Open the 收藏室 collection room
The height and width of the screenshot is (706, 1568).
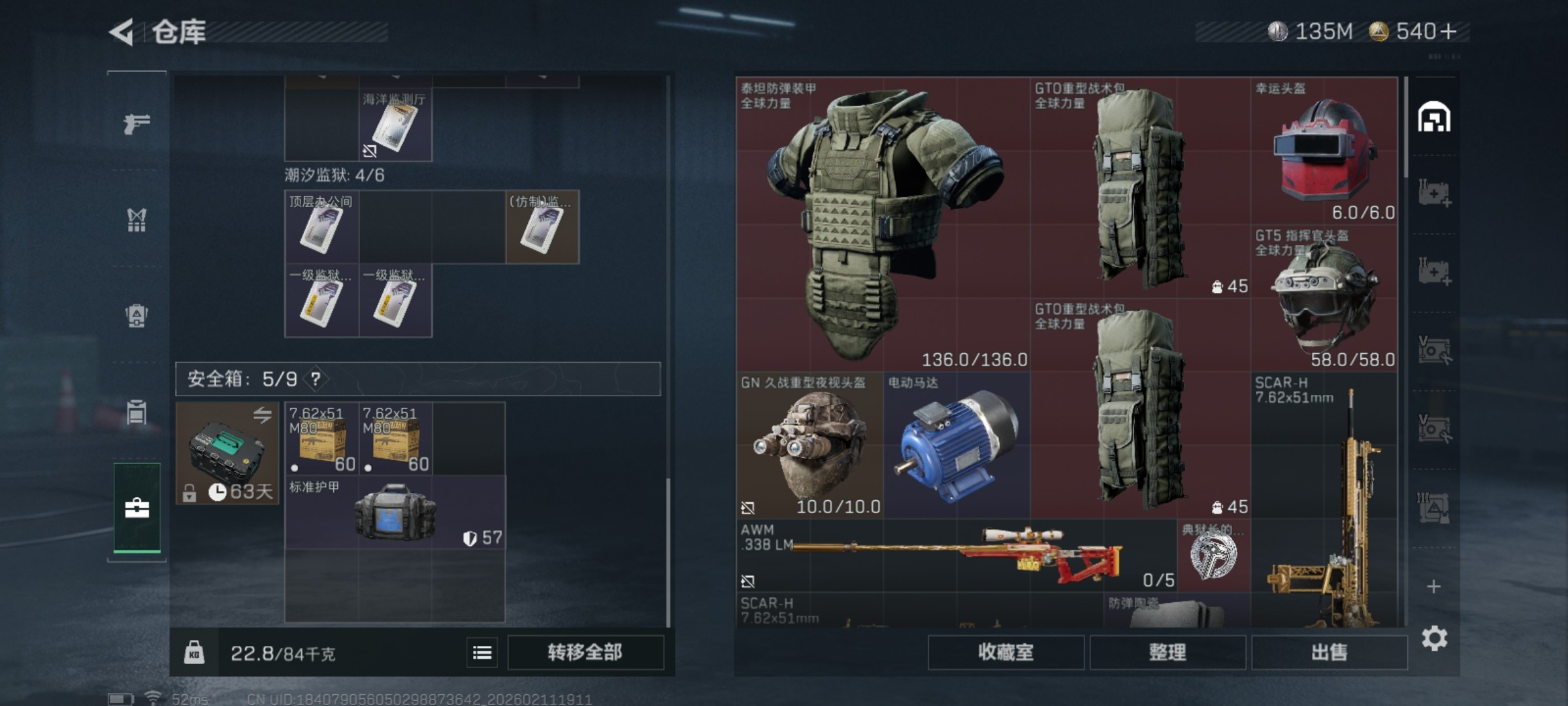1005,652
